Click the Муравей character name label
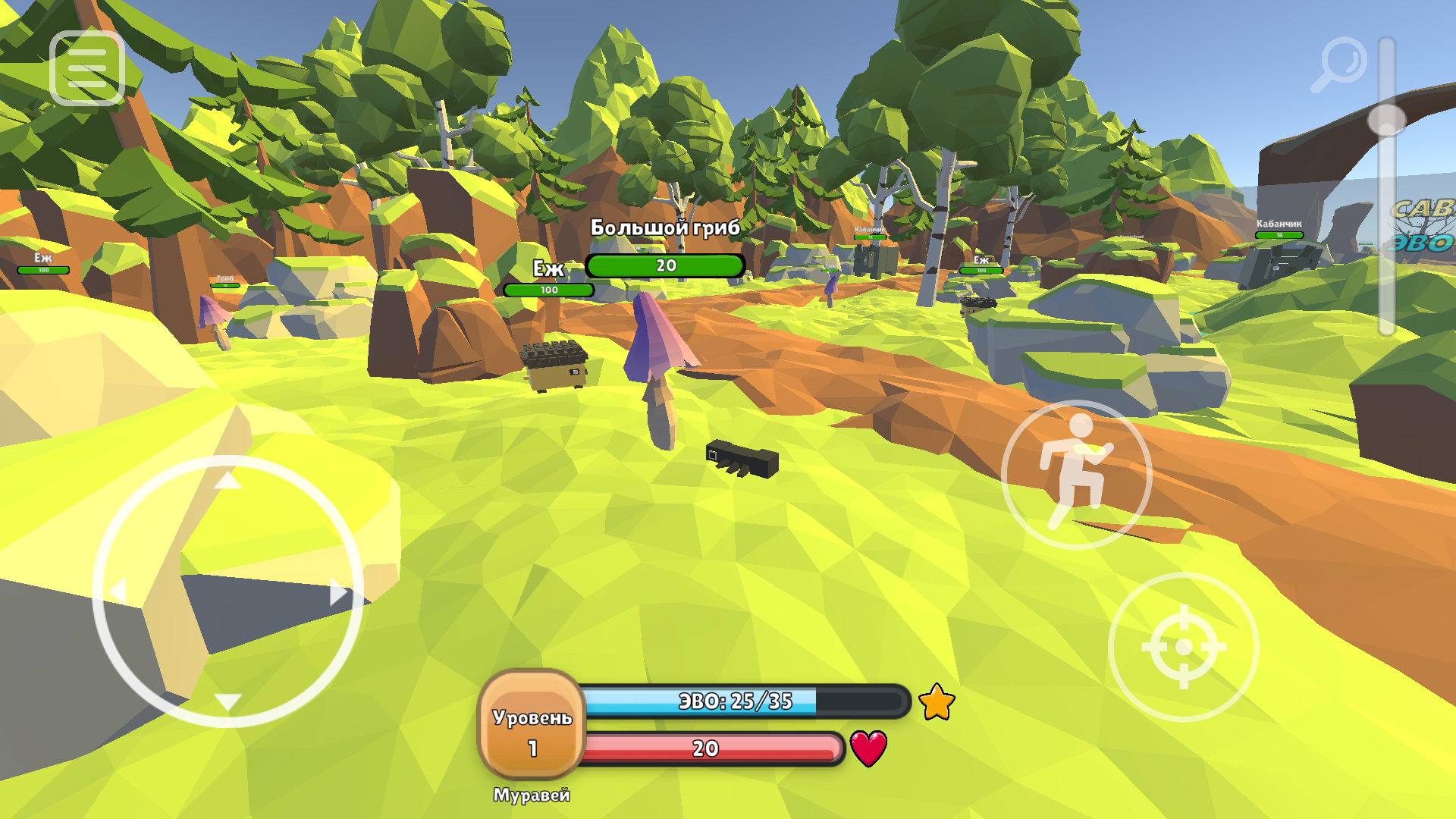The height and width of the screenshot is (819, 1456). (534, 795)
